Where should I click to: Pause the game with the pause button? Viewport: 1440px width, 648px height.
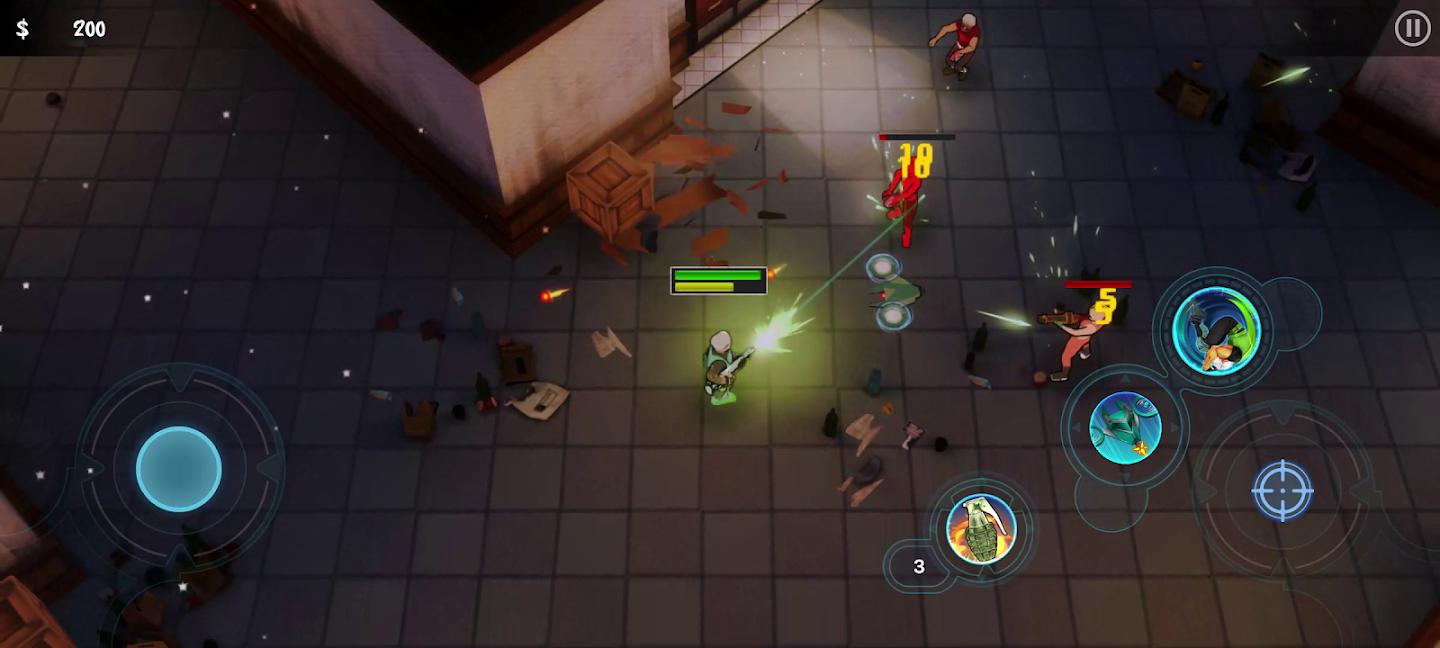point(1412,29)
